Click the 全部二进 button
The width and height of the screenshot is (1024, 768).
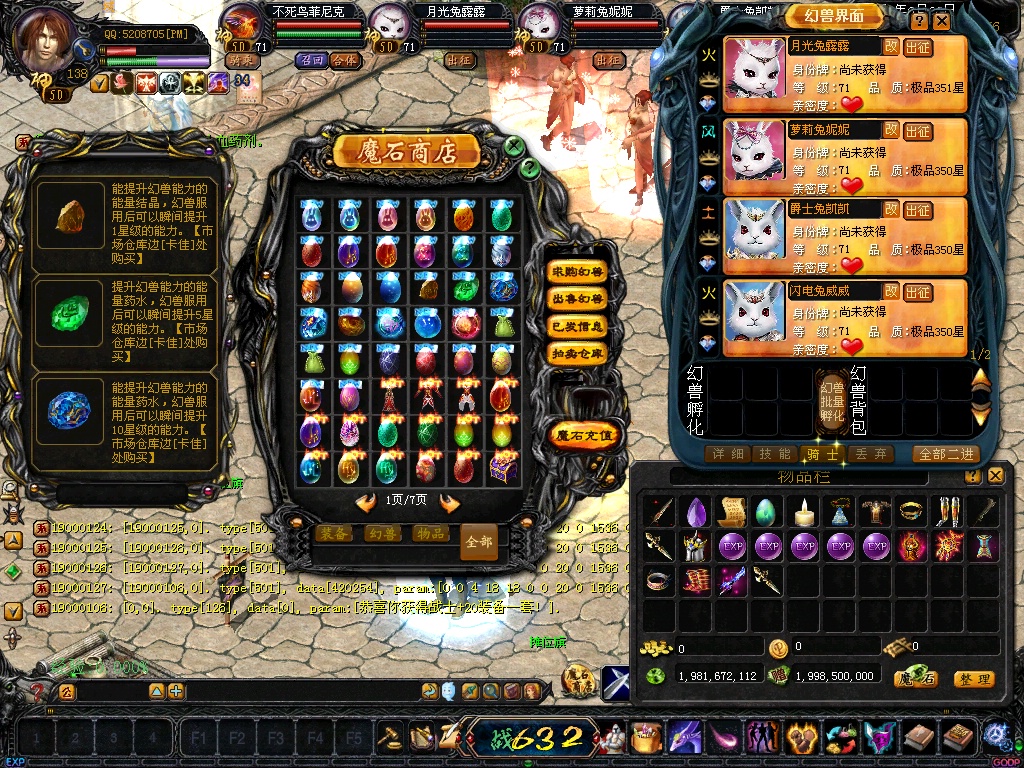click(x=944, y=454)
